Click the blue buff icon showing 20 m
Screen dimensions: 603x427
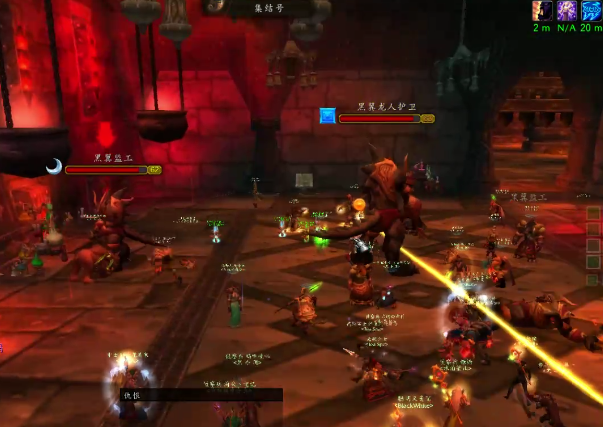point(591,11)
